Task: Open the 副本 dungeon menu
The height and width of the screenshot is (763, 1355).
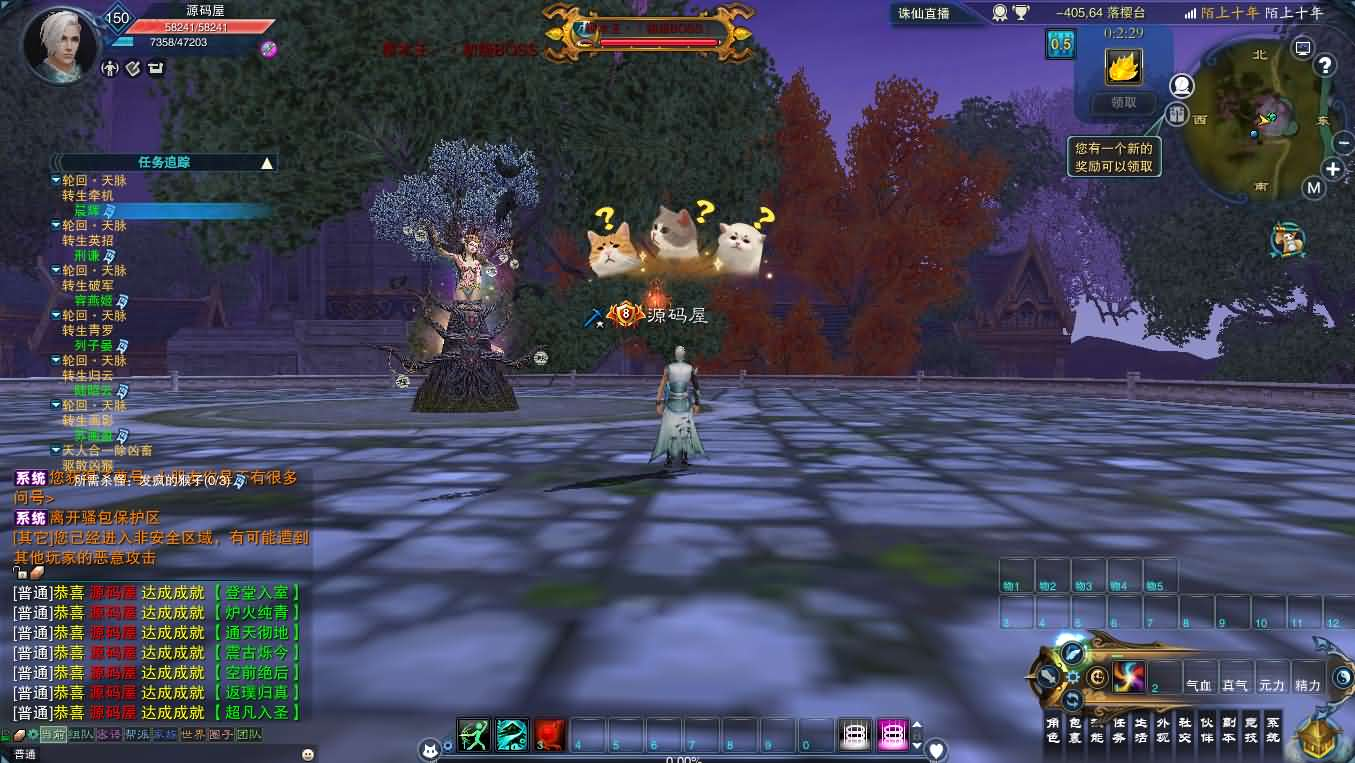Action: tap(1228, 729)
